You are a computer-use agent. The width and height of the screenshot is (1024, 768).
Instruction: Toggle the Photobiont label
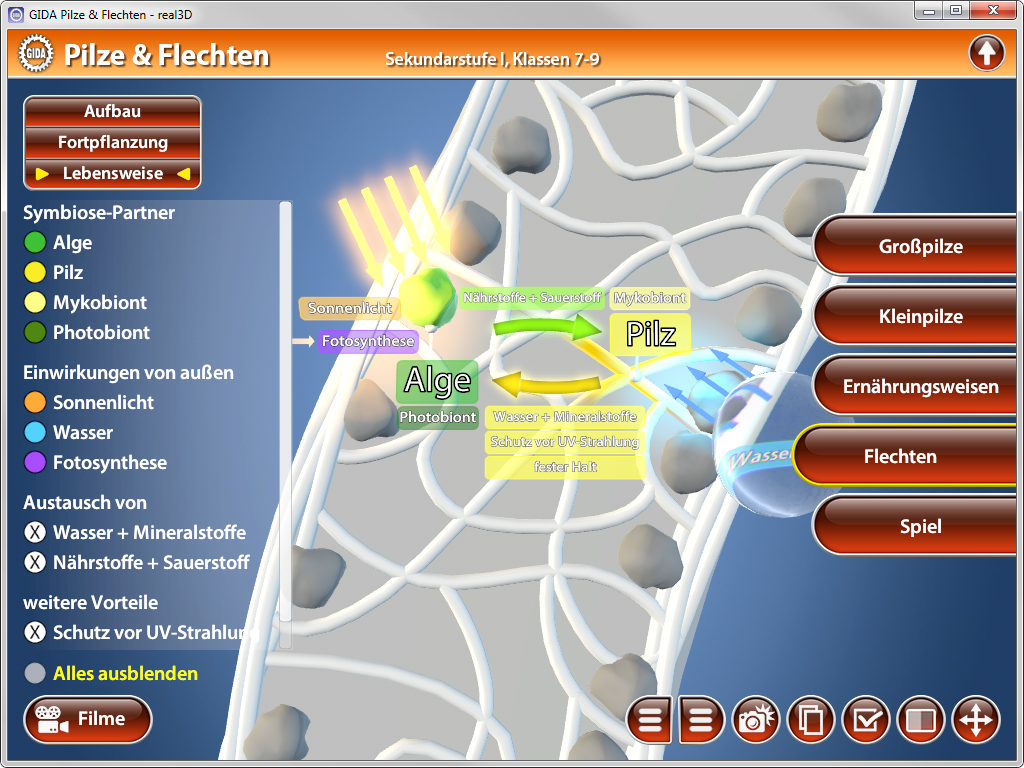pyautogui.click(x=35, y=332)
